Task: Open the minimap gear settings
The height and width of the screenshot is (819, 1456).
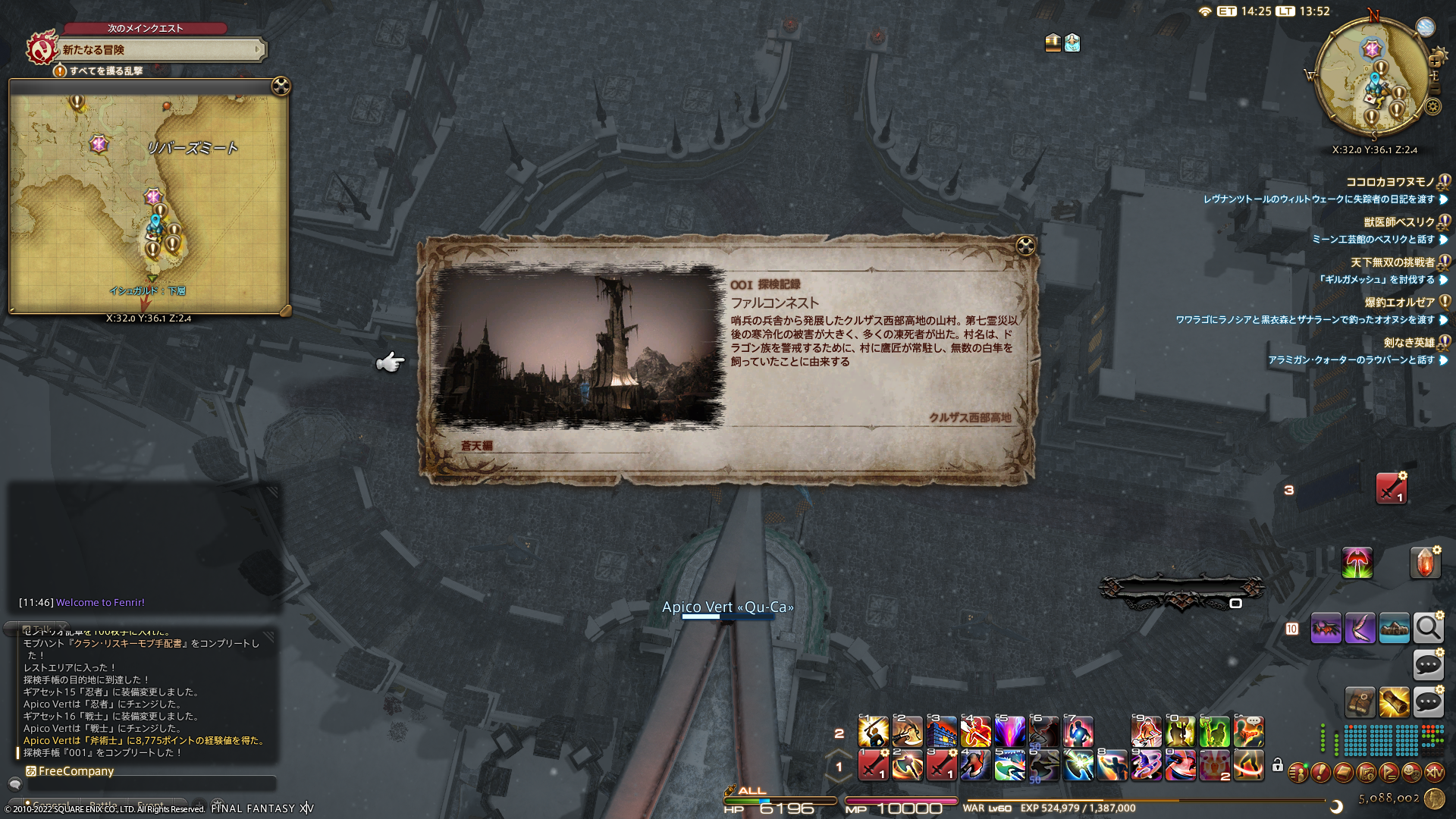Action: pyautogui.click(x=1432, y=107)
